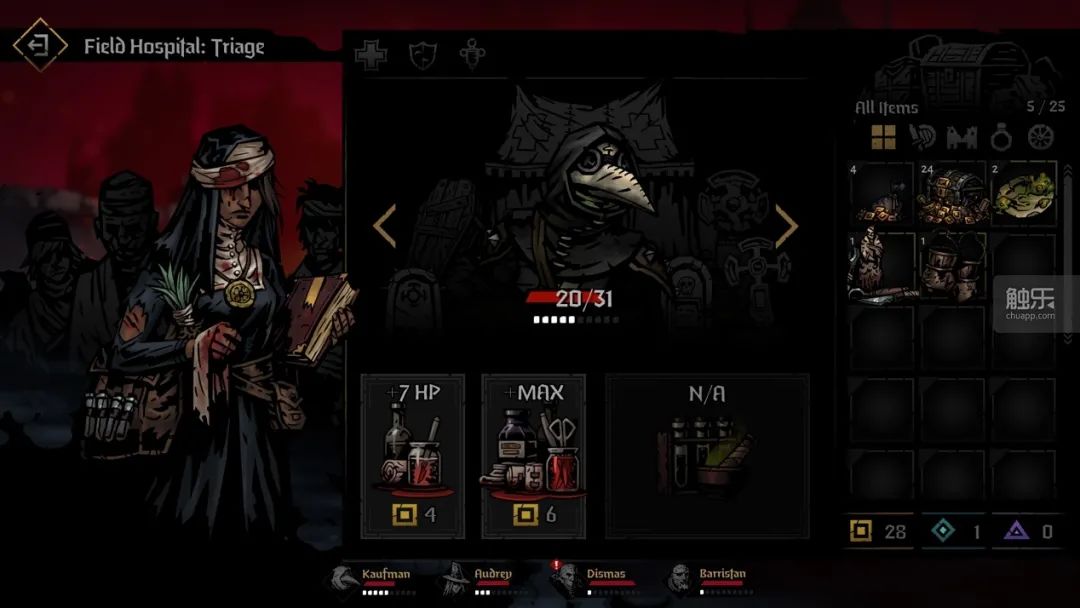Screen dimensions: 1080x608
Task: Filter inventory by trinkets ring icon
Action: [x=1002, y=137]
